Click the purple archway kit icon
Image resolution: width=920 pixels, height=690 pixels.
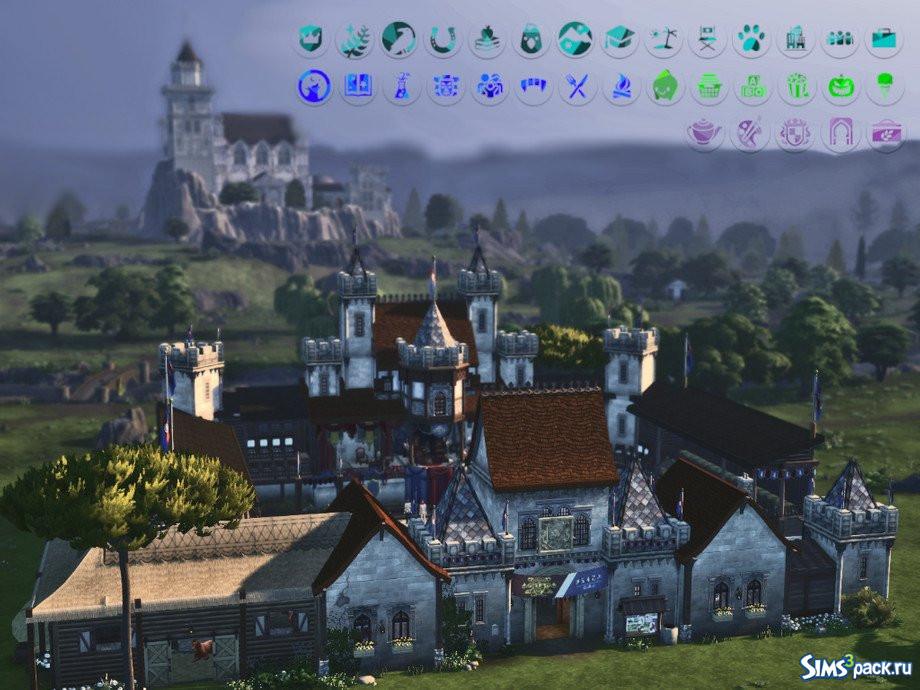841,132
